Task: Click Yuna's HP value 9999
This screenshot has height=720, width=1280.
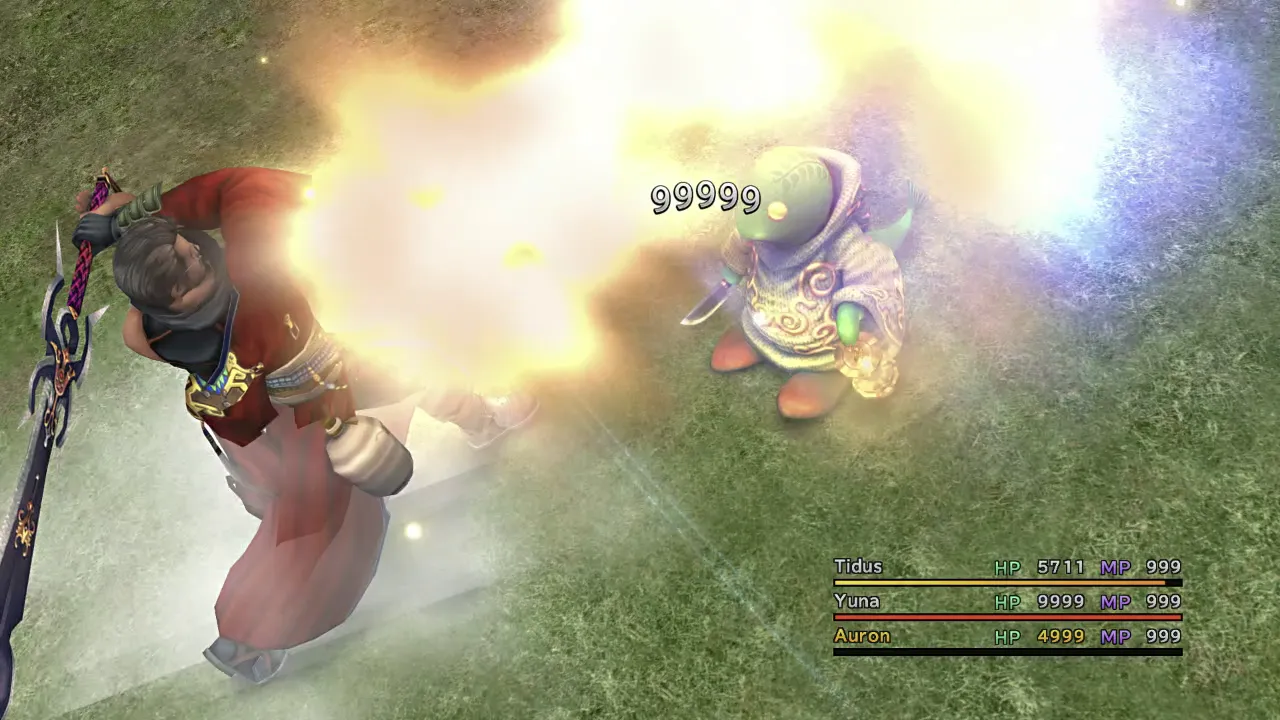Action: click(1060, 601)
